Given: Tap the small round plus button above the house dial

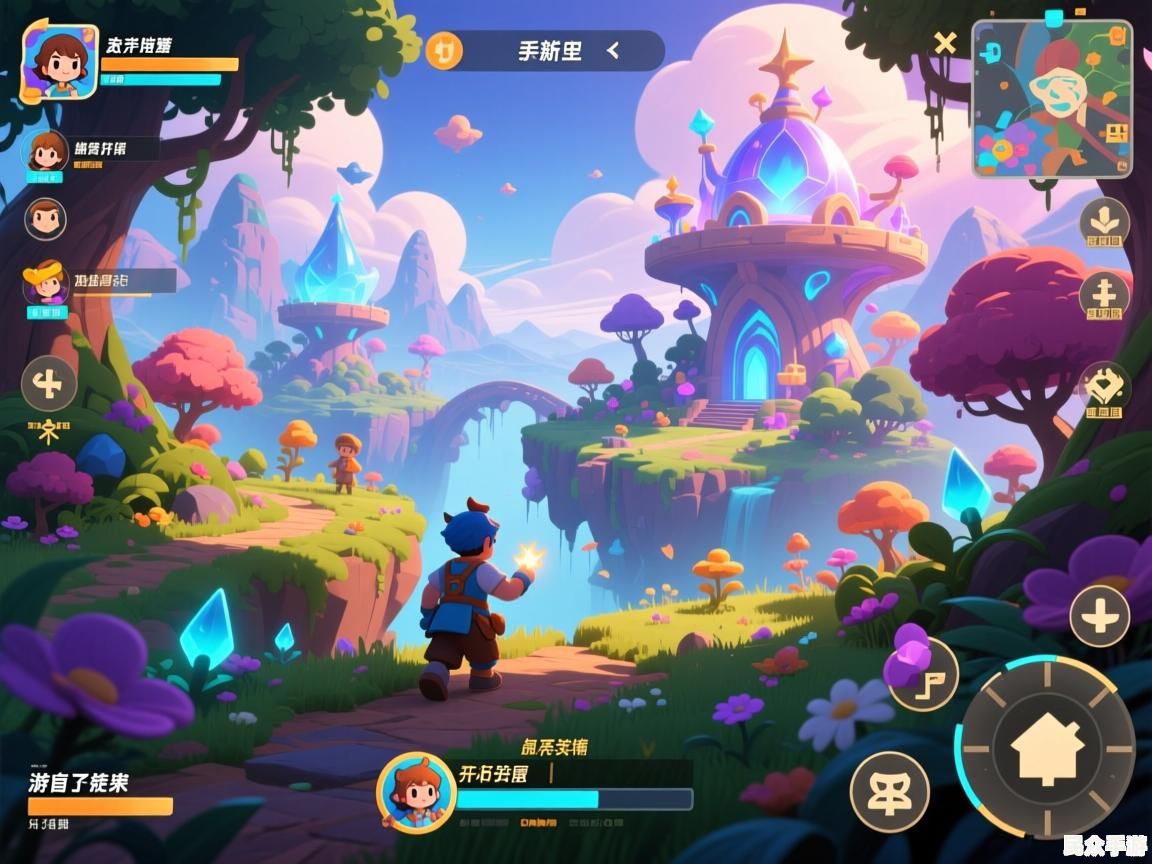Looking at the screenshot, I should coord(1099,615).
